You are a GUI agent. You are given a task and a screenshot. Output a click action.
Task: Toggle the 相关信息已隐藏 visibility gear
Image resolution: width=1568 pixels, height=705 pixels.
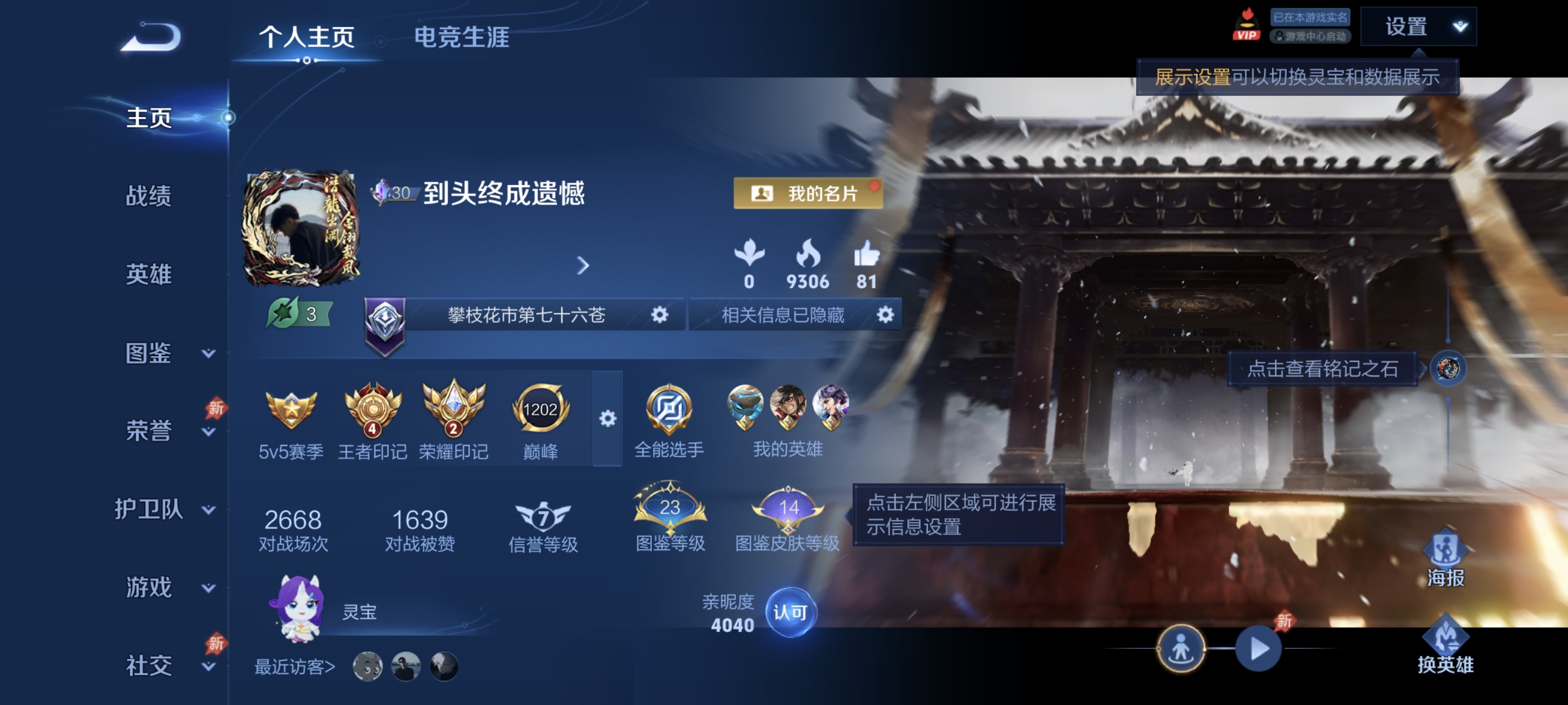[886, 315]
